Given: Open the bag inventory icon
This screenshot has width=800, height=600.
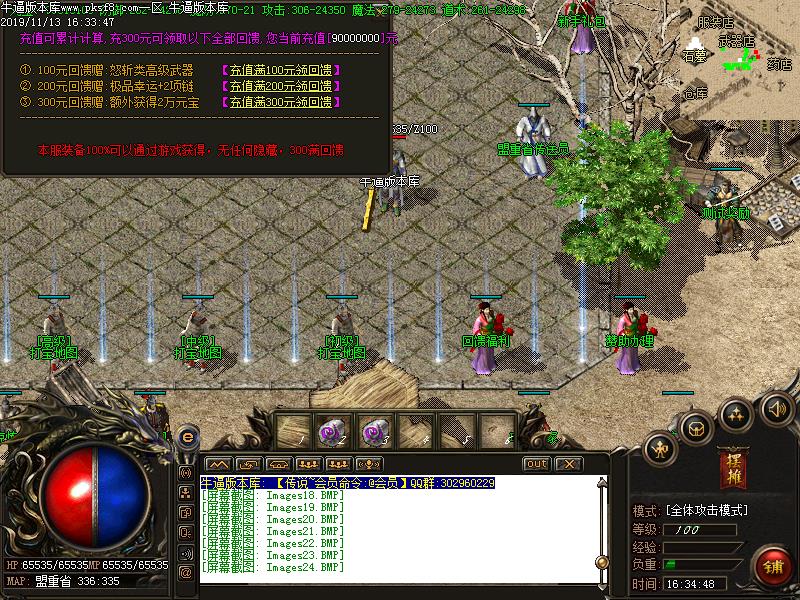Looking at the screenshot, I should 696,428.
